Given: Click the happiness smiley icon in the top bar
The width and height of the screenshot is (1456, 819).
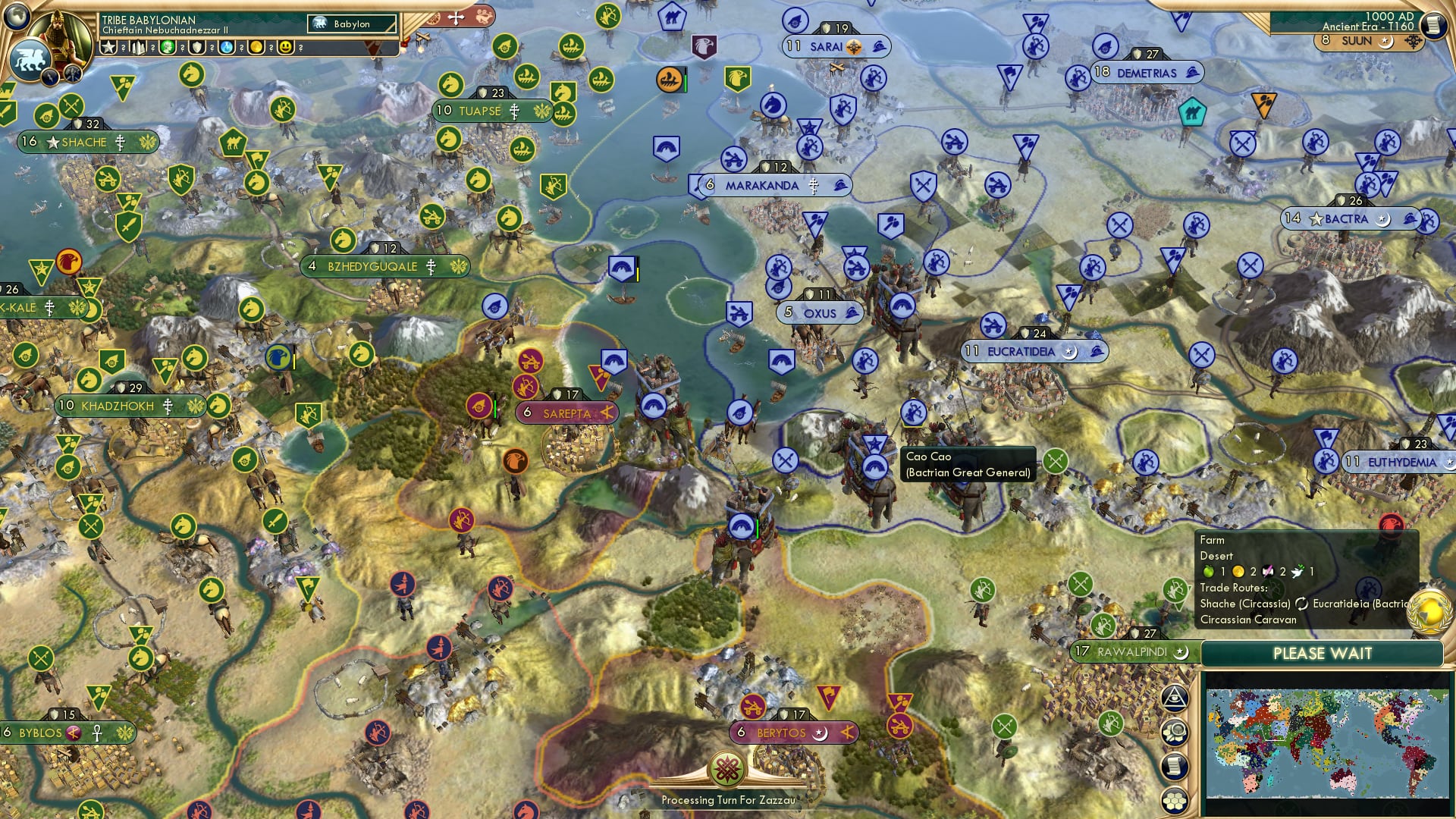Looking at the screenshot, I should (x=286, y=48).
